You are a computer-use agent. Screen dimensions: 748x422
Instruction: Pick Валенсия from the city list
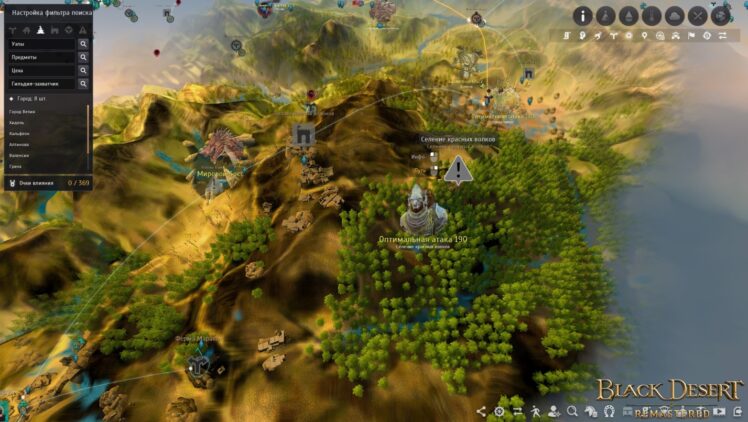pos(19,155)
